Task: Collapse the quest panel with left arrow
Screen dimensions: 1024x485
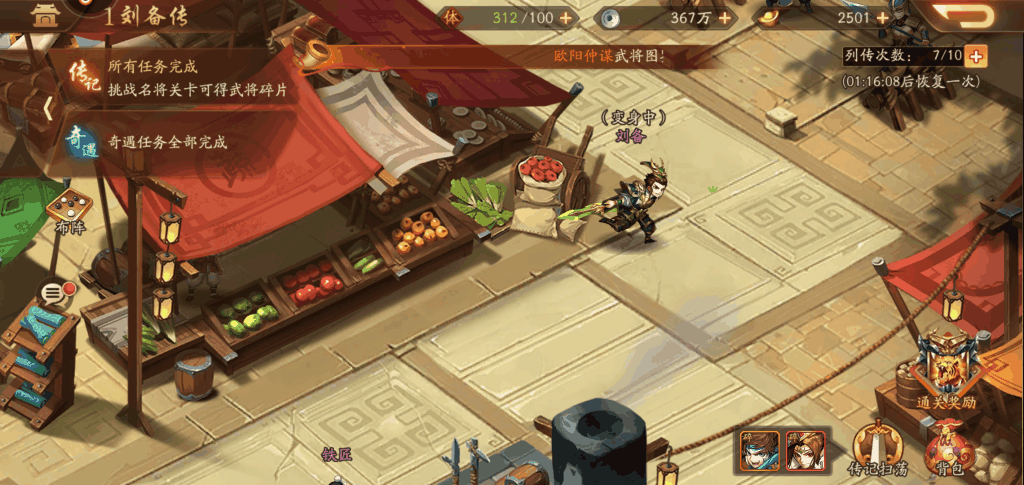Action: [x=47, y=108]
